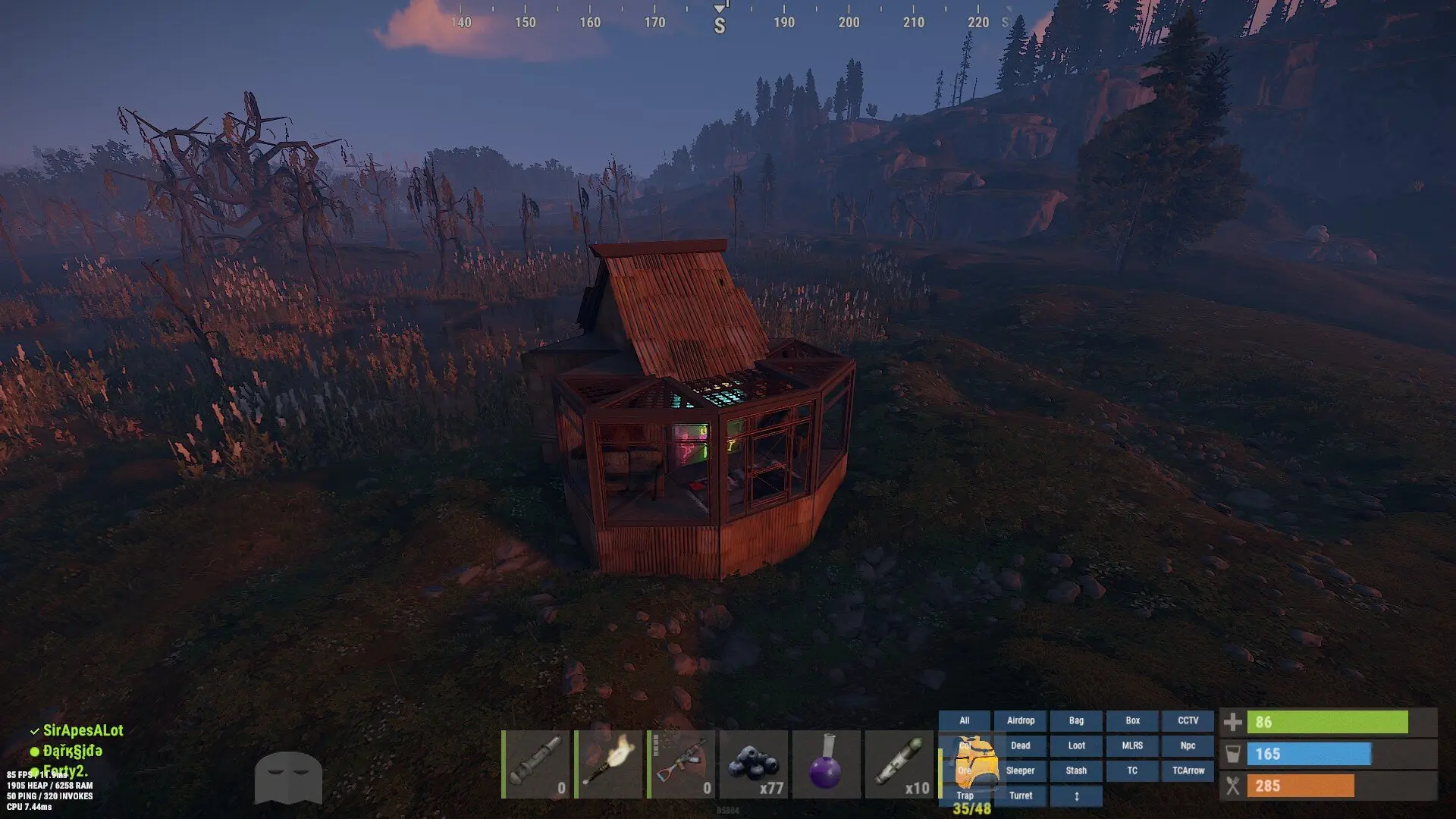This screenshot has width=1456, height=819.
Task: Toggle the Dead filter button
Action: pyautogui.click(x=1020, y=745)
